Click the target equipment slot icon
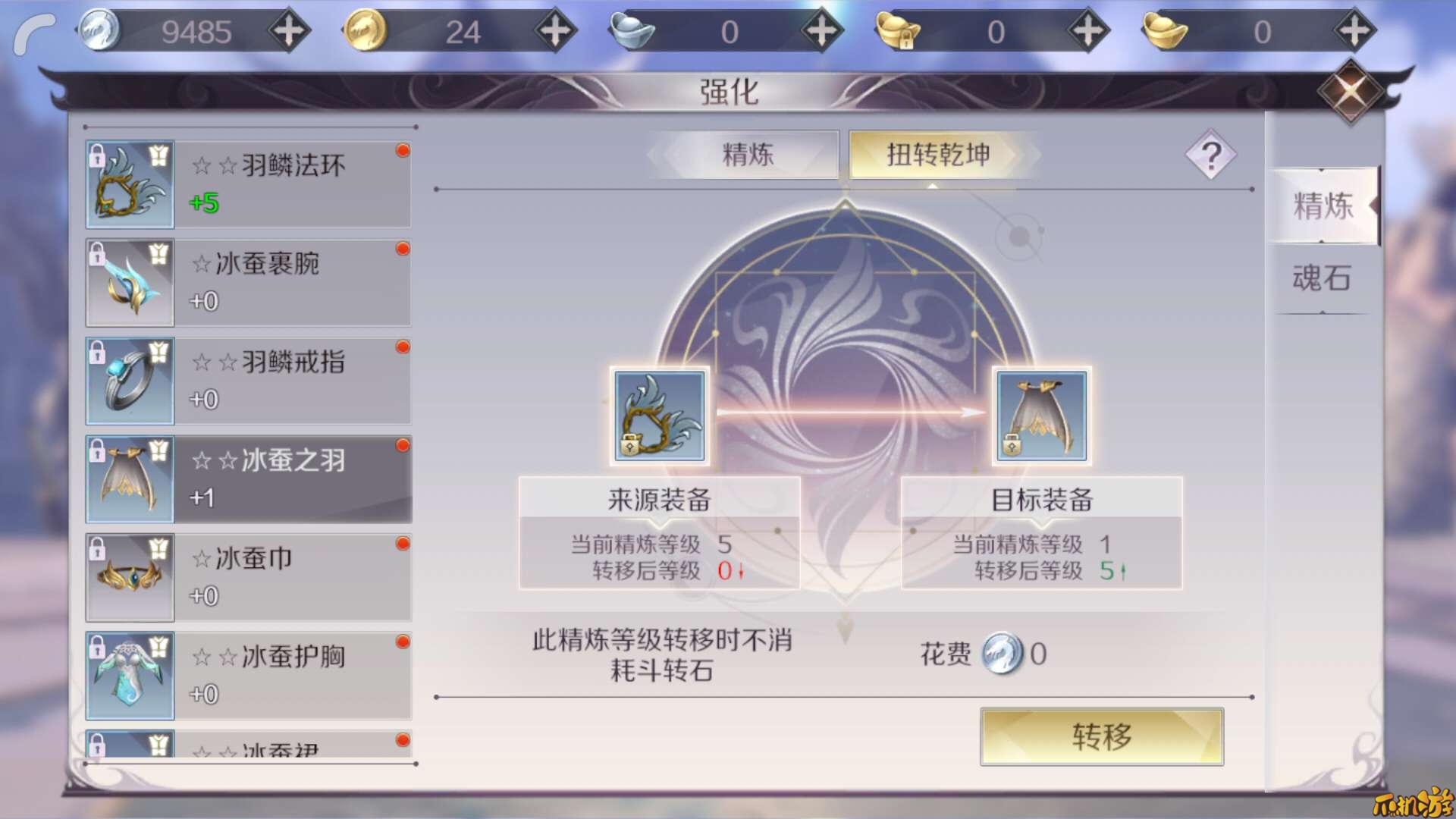 [x=1039, y=416]
